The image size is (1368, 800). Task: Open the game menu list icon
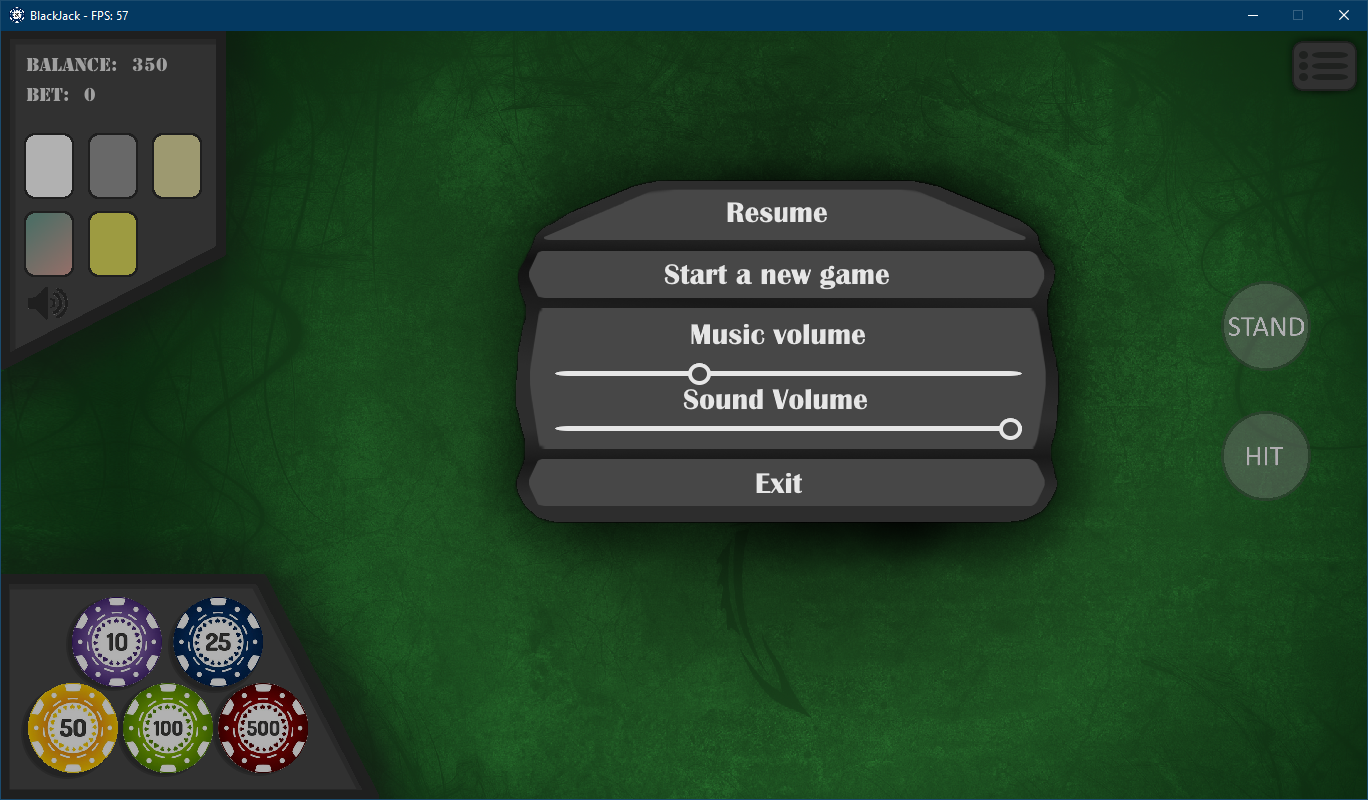coord(1324,65)
